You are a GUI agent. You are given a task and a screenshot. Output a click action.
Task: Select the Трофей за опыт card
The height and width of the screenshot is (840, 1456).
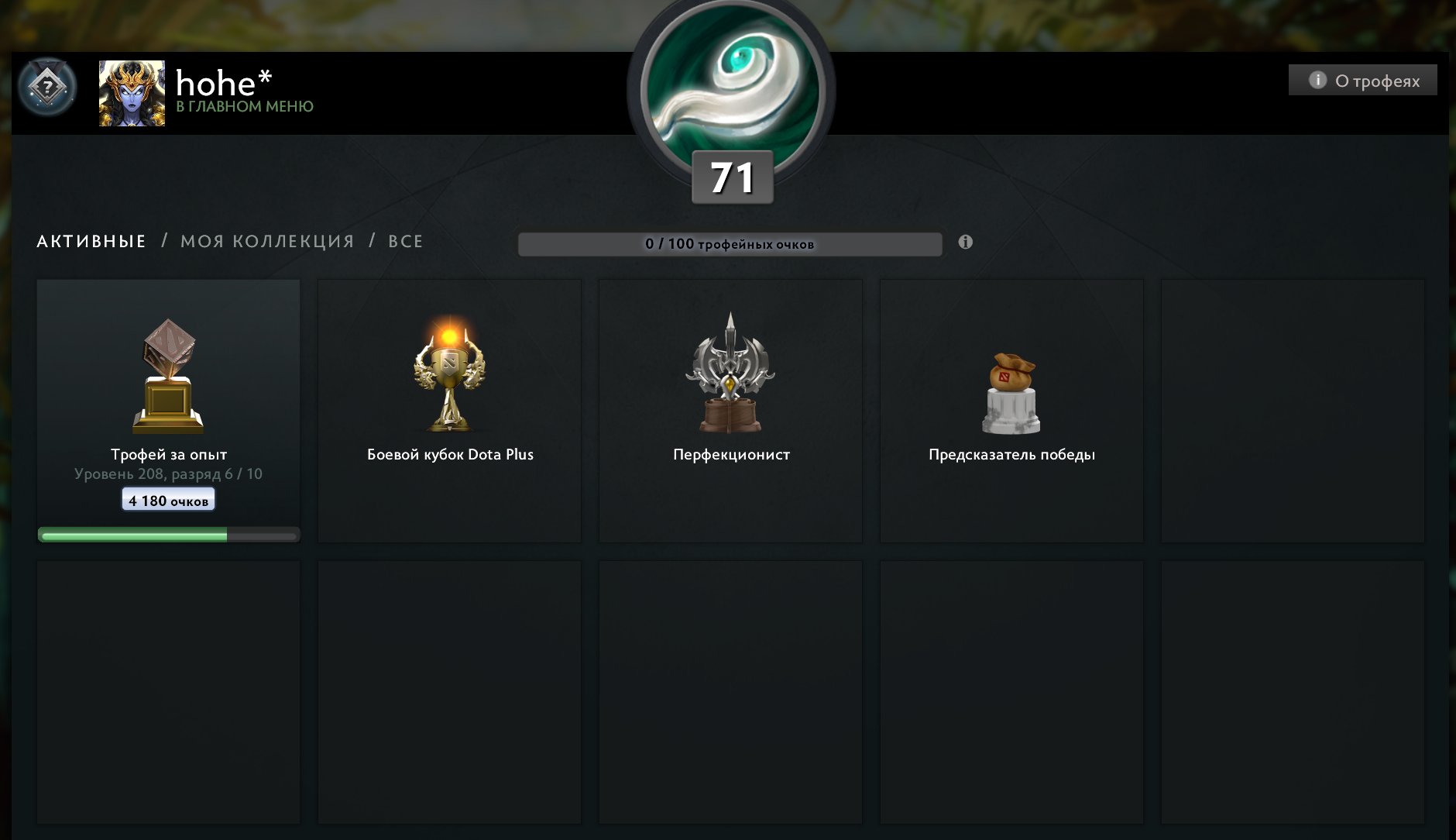point(168,411)
